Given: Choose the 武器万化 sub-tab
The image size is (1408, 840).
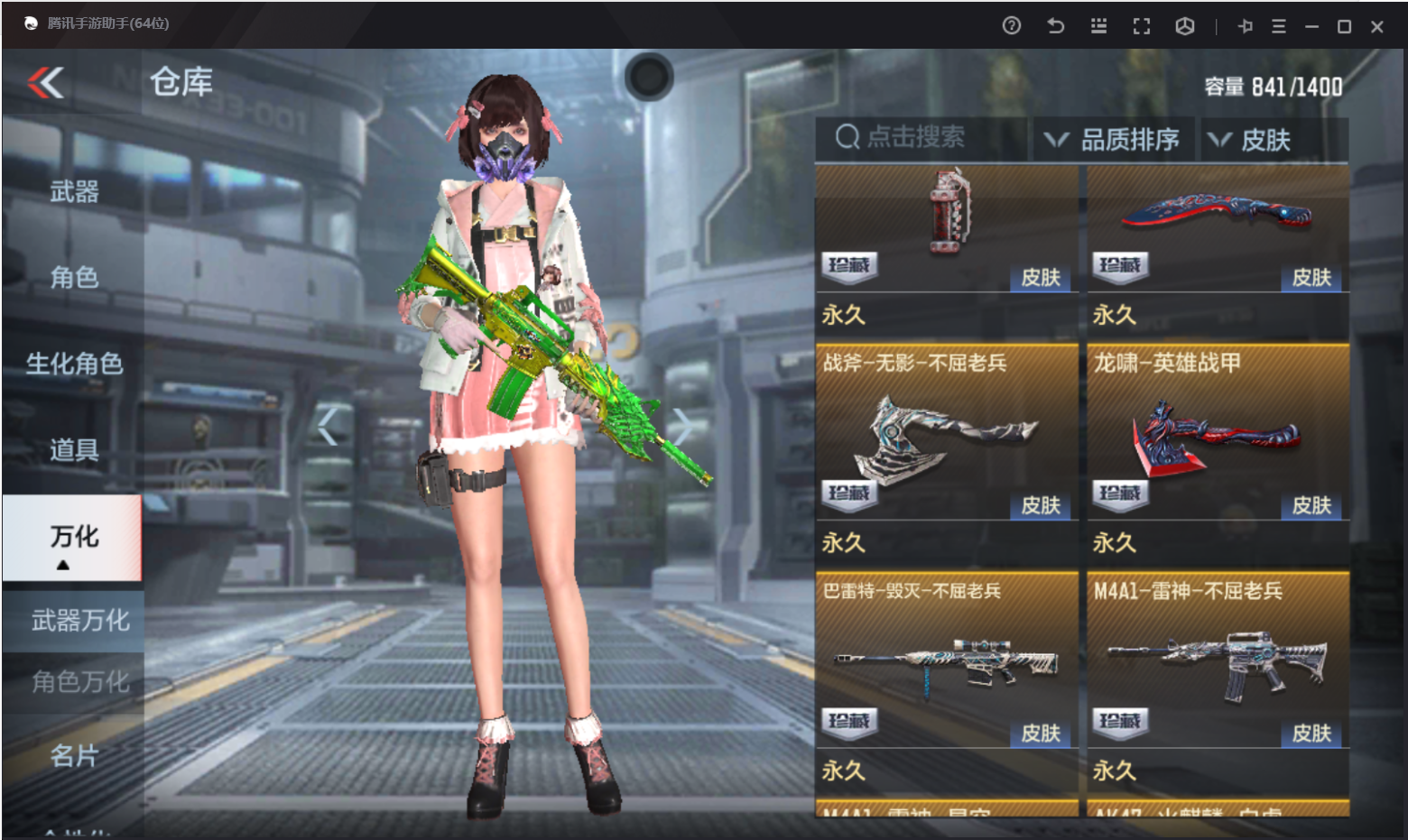Looking at the screenshot, I should (80, 621).
